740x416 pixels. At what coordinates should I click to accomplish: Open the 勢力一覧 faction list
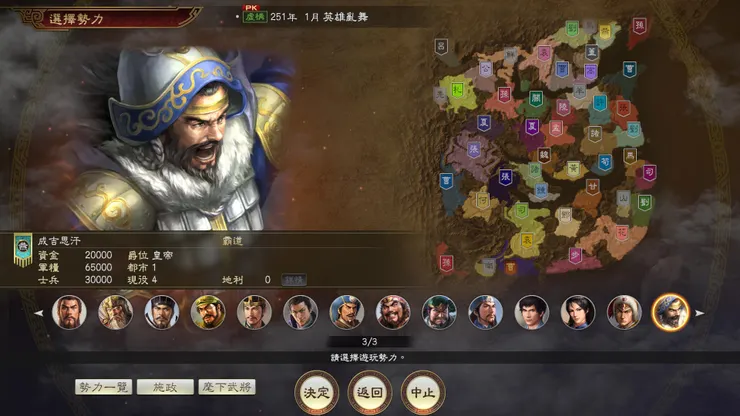(104, 387)
